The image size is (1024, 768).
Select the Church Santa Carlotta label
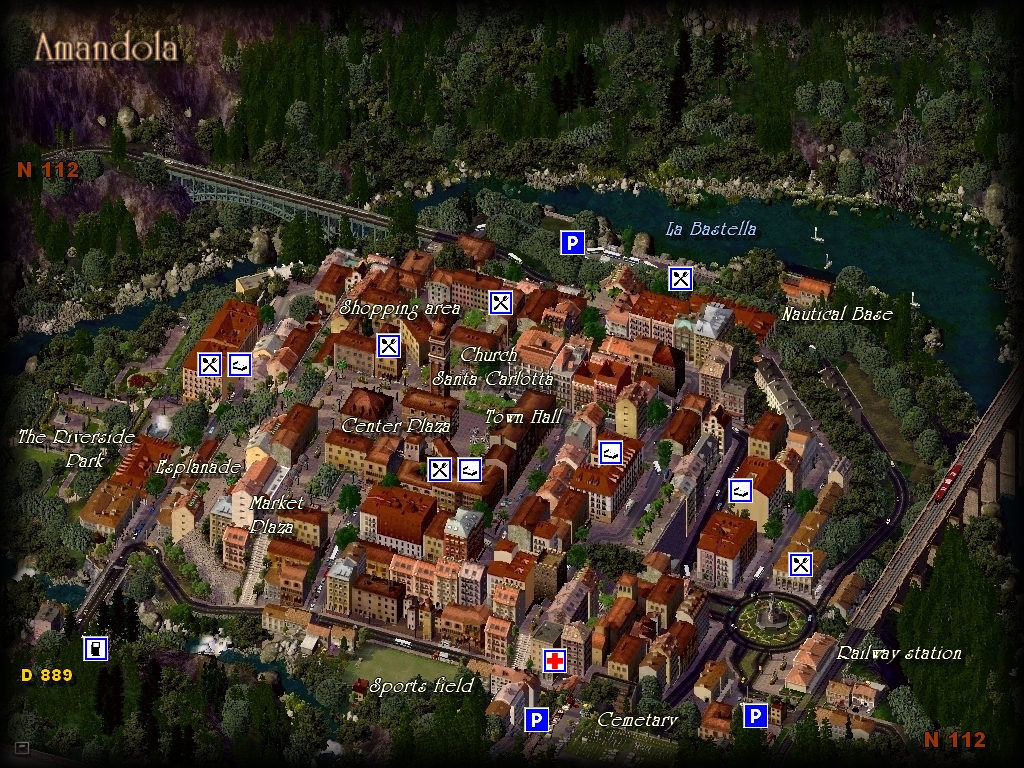tap(492, 367)
